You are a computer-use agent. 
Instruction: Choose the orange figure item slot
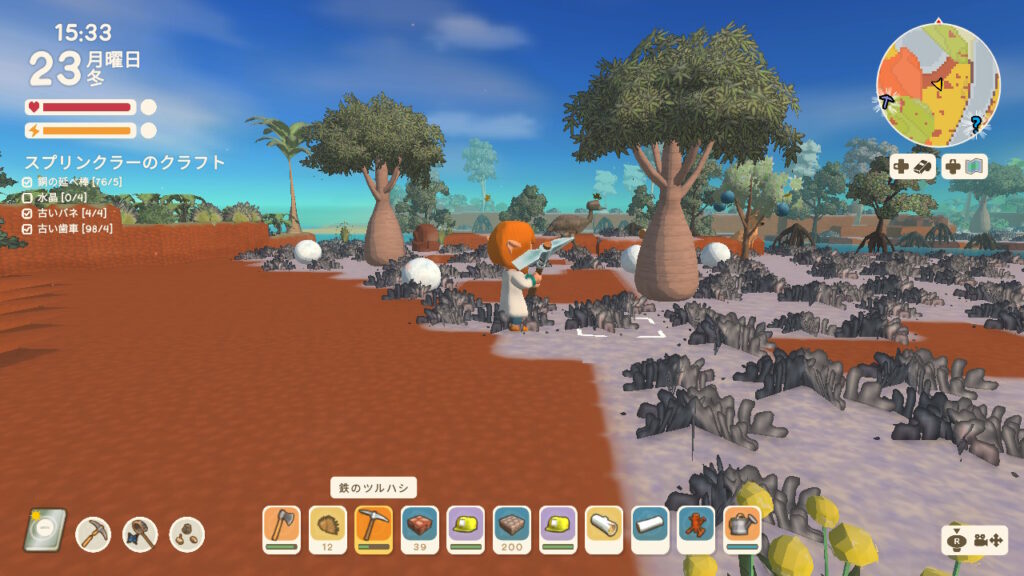tap(695, 528)
